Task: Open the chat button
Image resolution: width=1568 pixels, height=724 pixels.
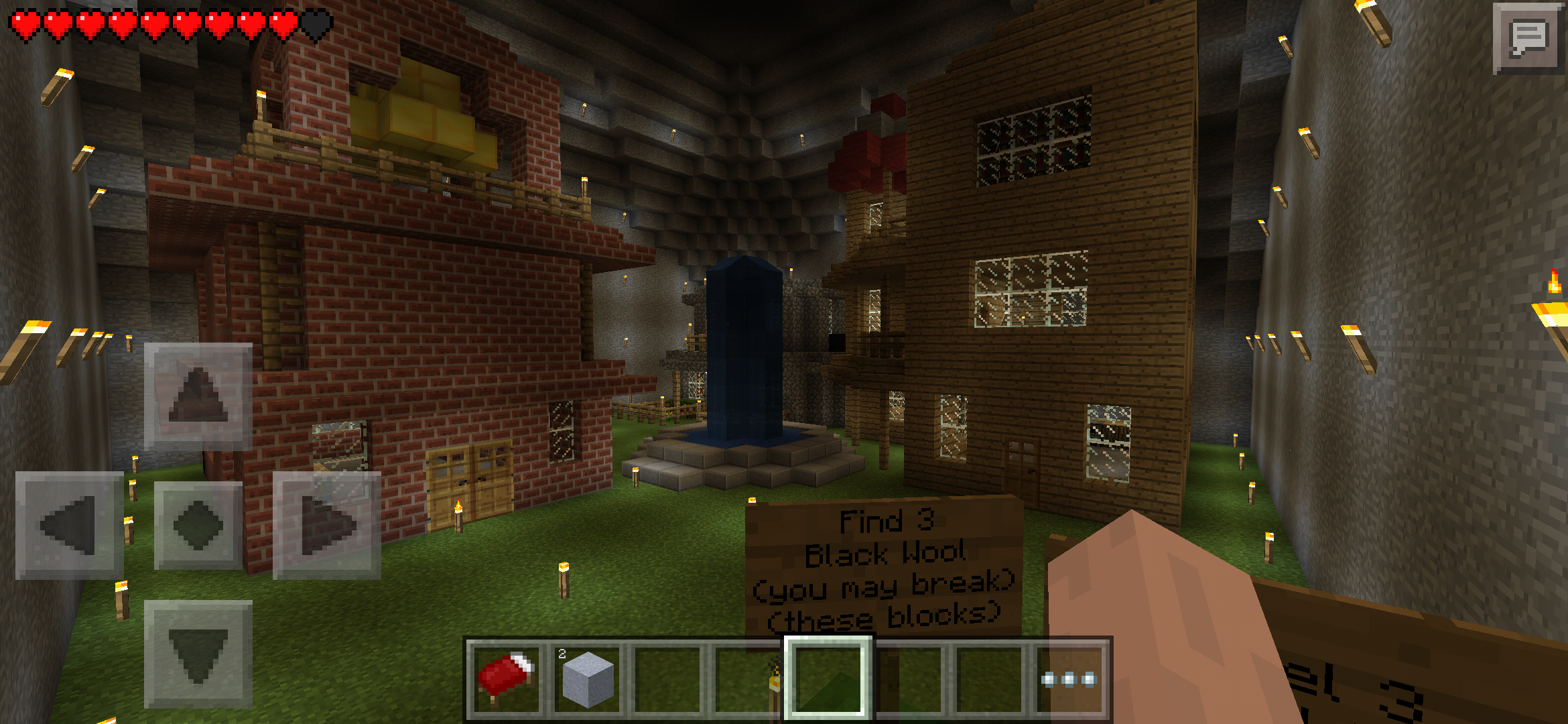Action: point(1528,38)
